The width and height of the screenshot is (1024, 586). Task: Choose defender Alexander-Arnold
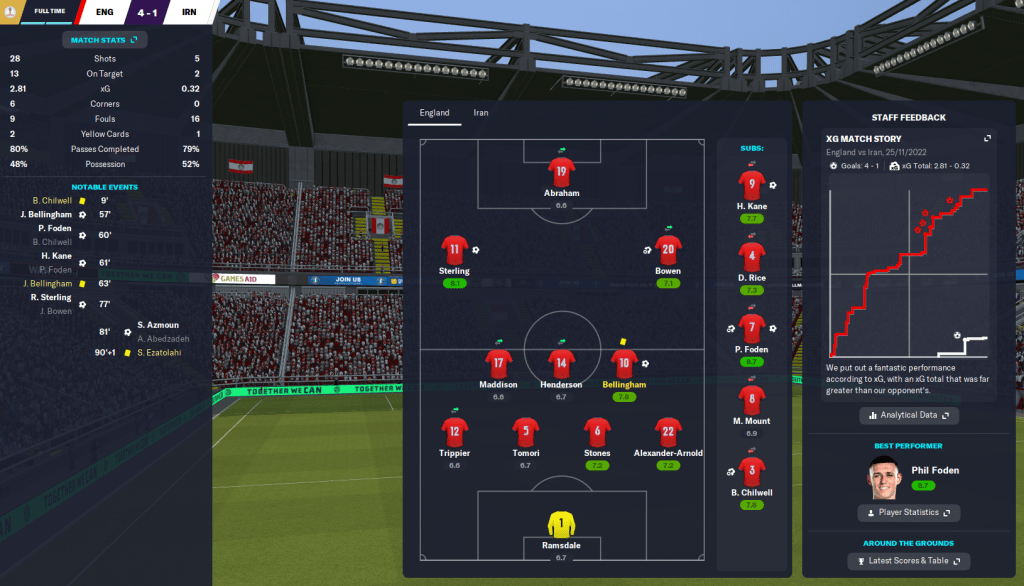coord(668,431)
